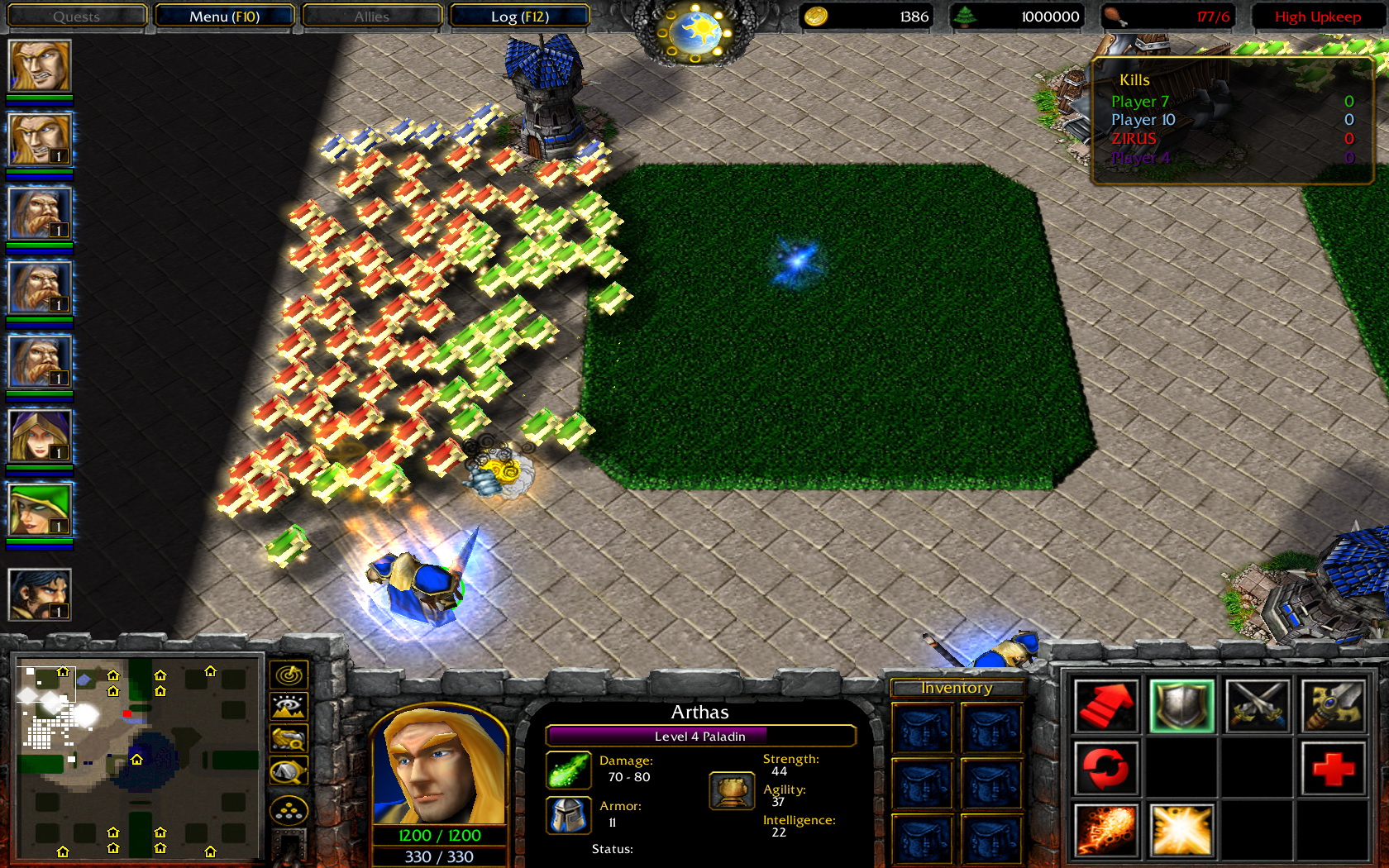1389x868 pixels.
Task: Toggle terrain view on the minimap
Action: click(289, 705)
